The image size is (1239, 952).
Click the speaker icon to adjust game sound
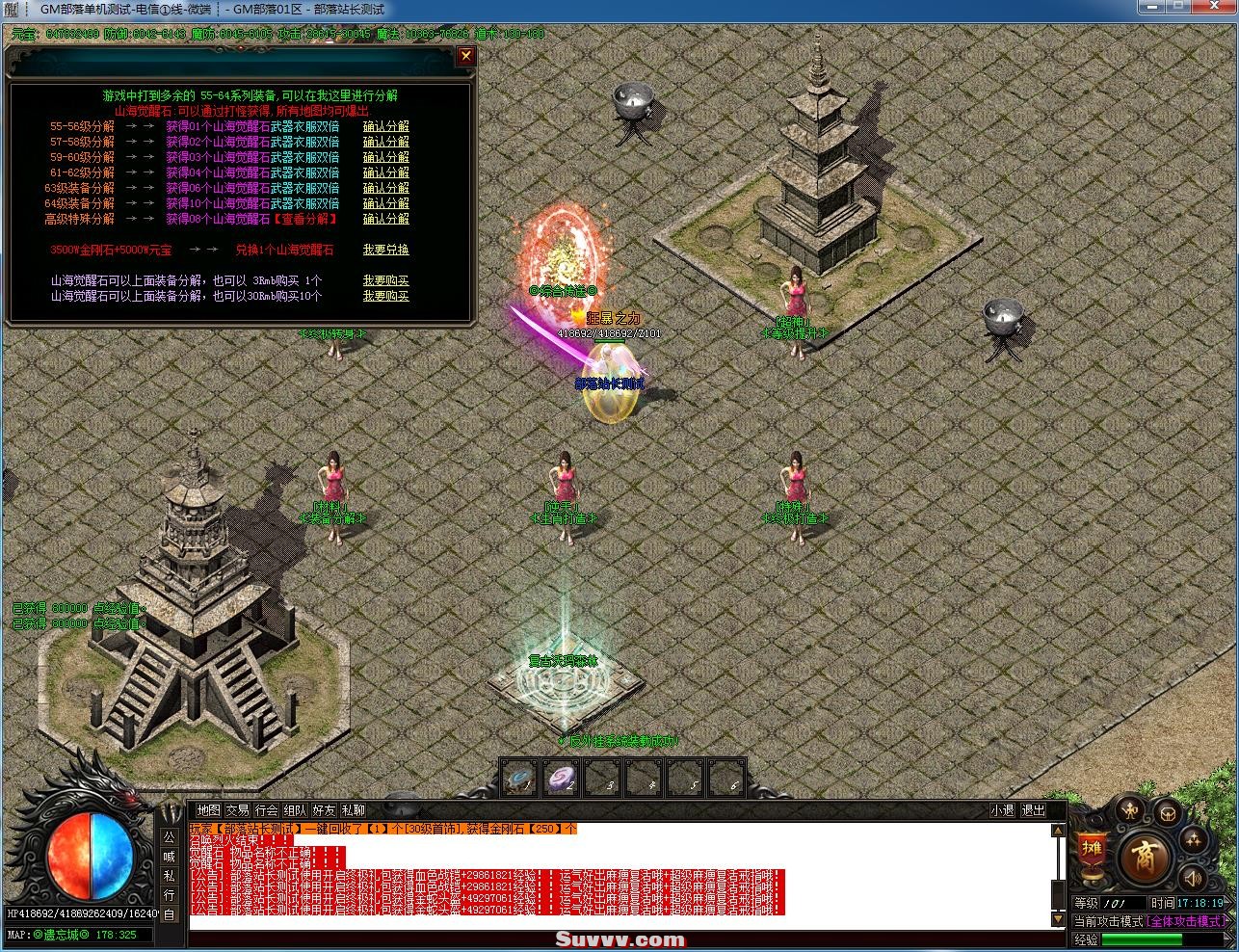[1193, 879]
